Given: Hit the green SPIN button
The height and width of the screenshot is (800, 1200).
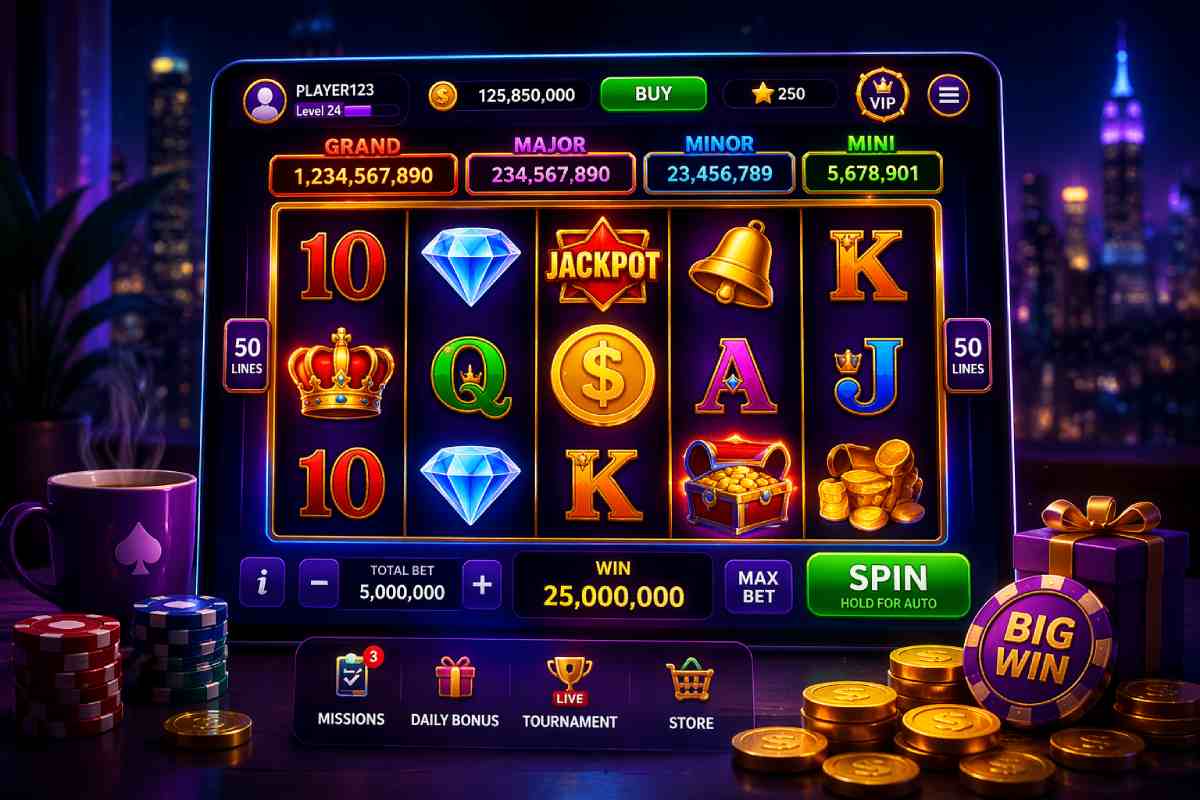Looking at the screenshot, I should (888, 585).
